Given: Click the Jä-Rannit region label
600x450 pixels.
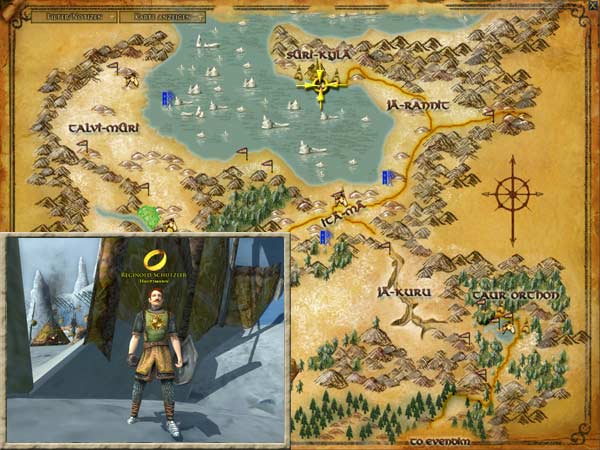Looking at the screenshot, I should [414, 103].
